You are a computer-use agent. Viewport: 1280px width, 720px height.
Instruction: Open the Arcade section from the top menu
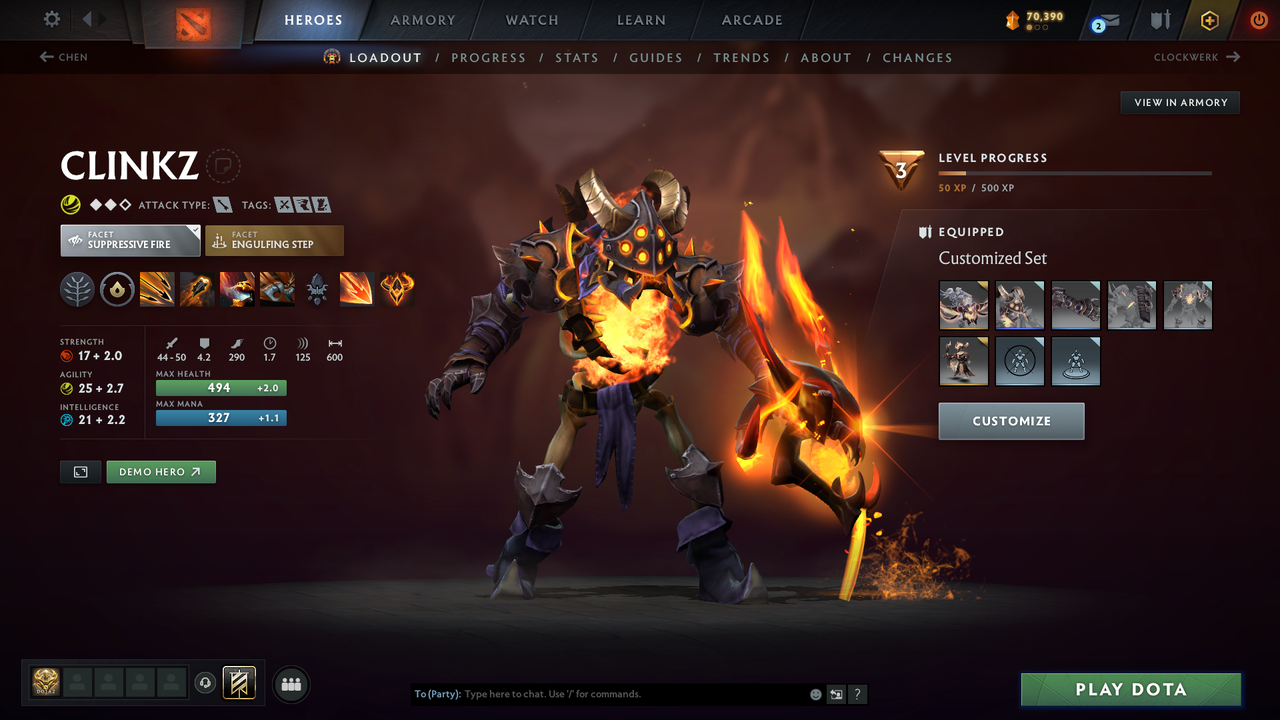click(751, 20)
